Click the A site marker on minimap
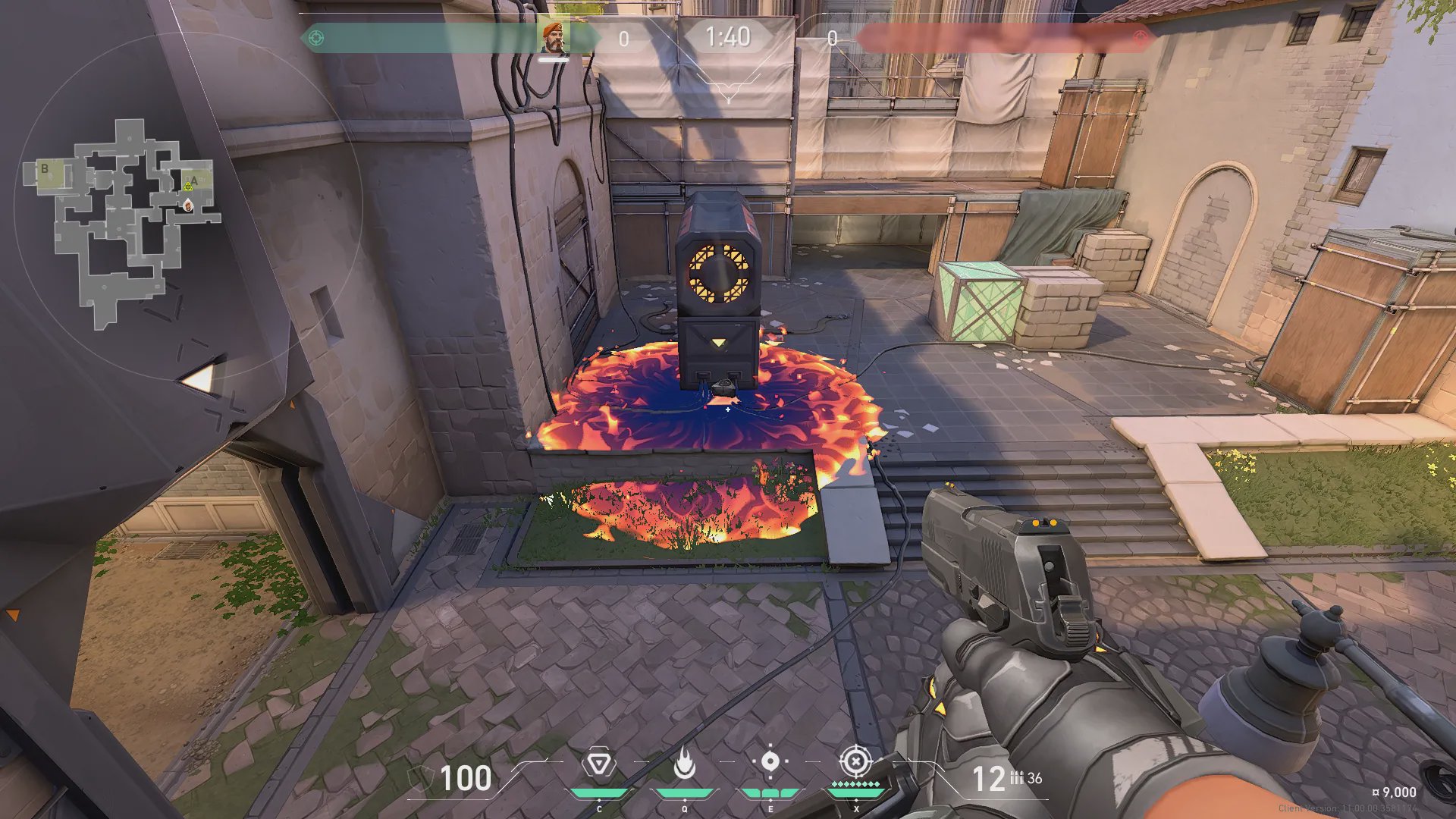Image resolution: width=1456 pixels, height=819 pixels. pyautogui.click(x=195, y=180)
